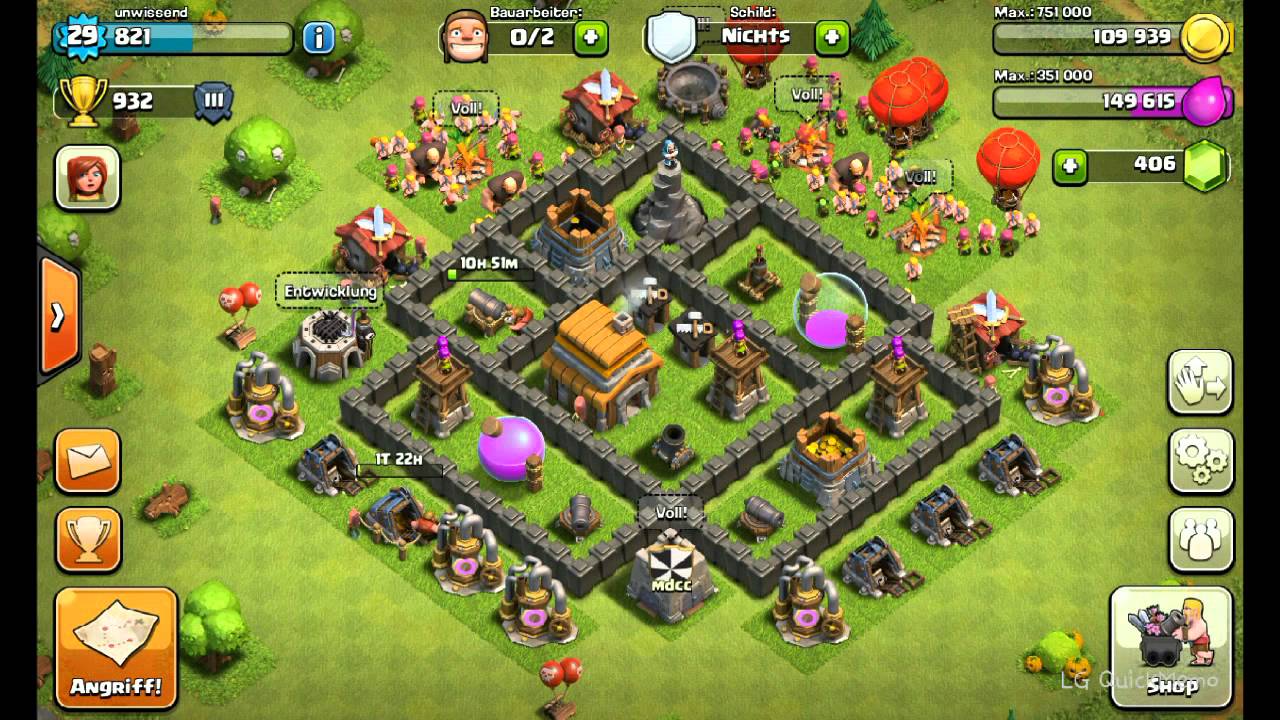Toggle the village edit hand button

point(1200,381)
